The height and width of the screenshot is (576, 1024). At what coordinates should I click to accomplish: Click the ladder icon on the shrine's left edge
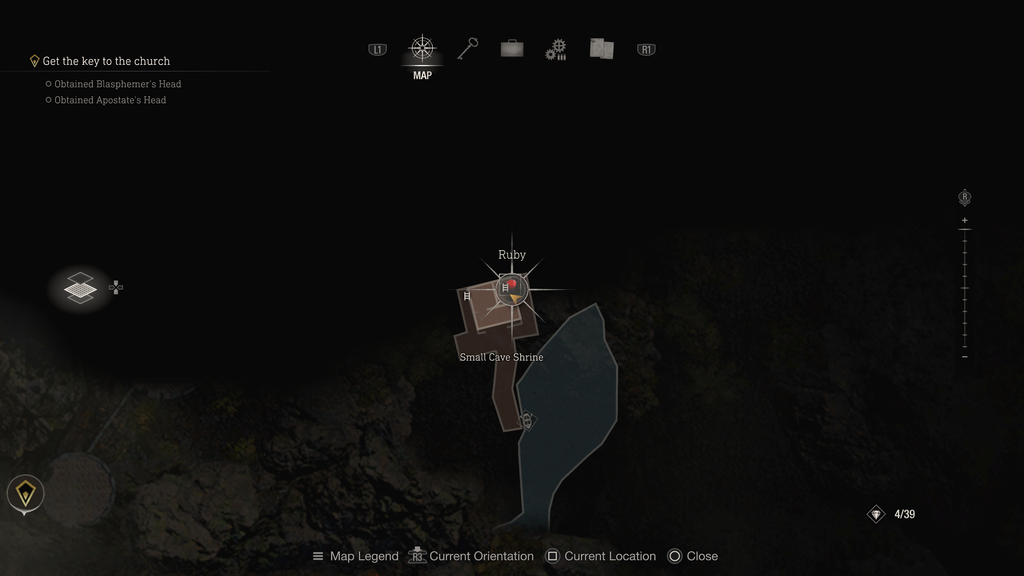point(467,296)
